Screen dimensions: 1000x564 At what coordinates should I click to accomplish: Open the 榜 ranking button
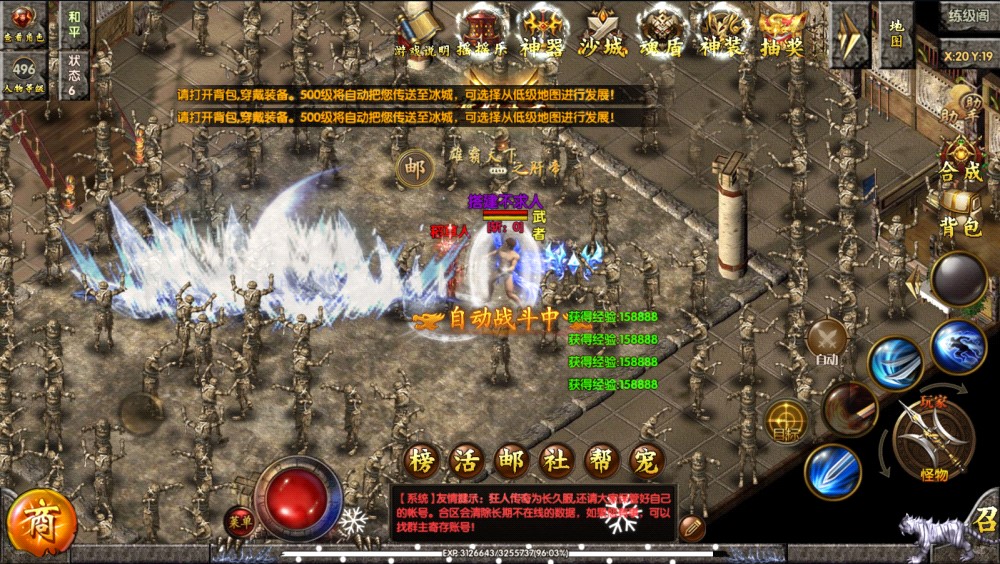422,460
